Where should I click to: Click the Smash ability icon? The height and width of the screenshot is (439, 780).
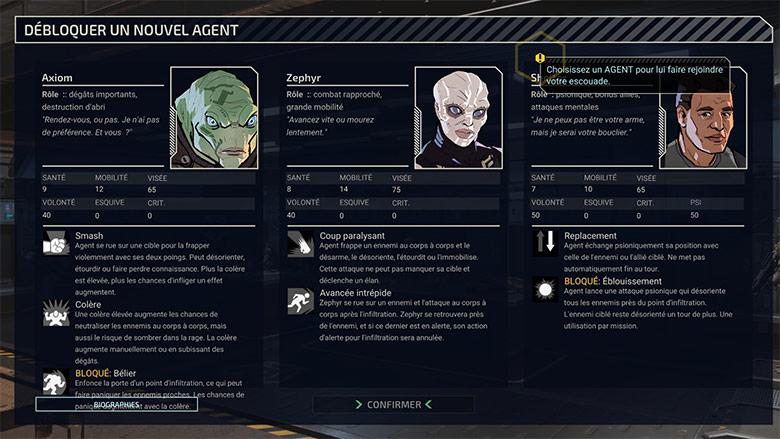point(56,243)
